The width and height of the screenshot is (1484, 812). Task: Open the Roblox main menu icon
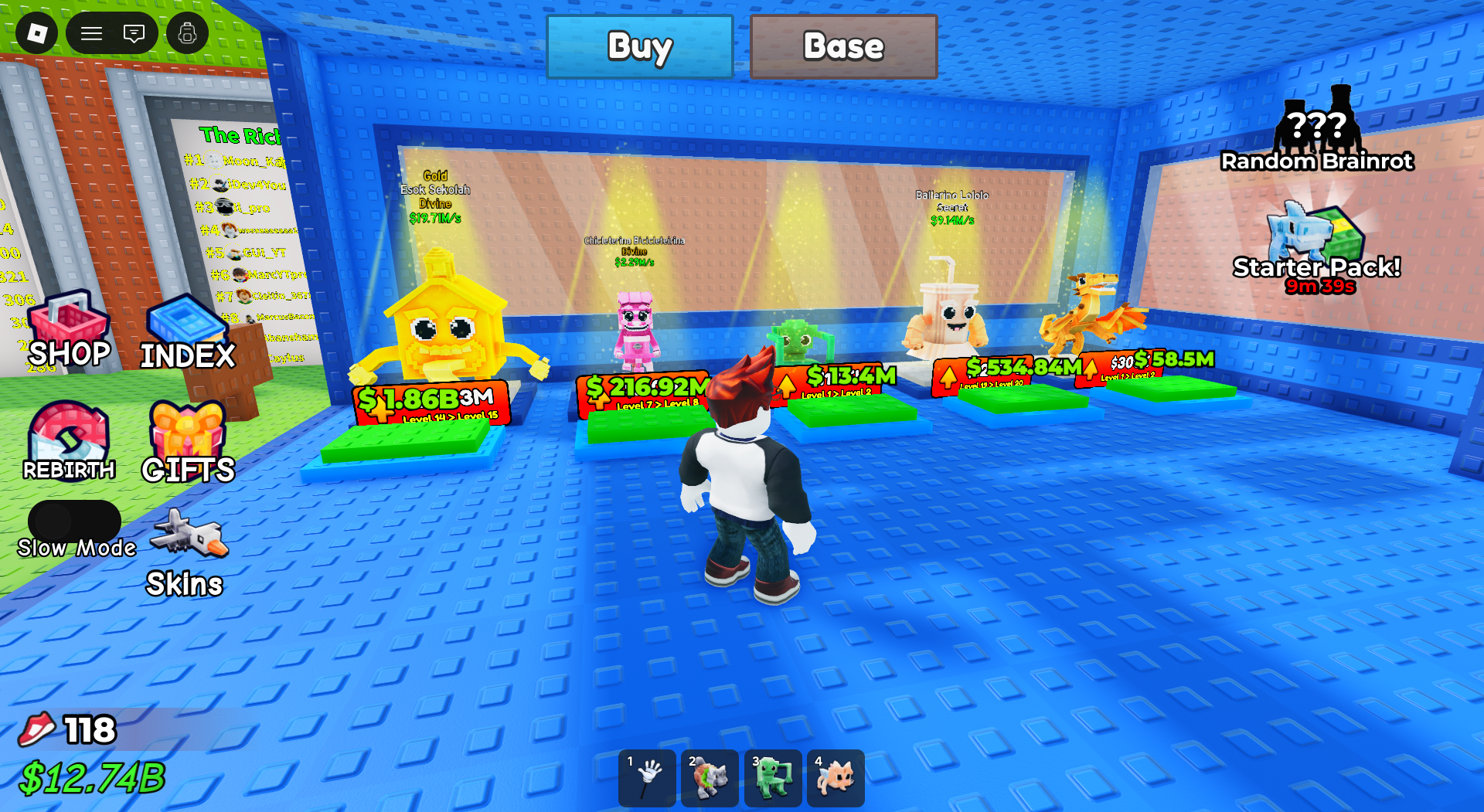36,33
